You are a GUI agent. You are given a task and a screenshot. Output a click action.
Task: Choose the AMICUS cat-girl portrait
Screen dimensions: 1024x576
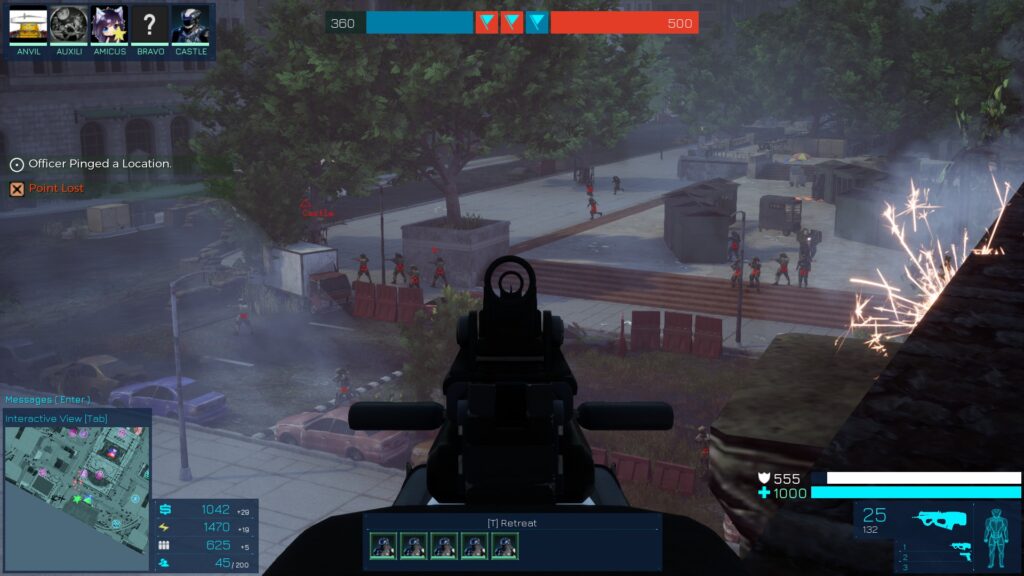(110, 25)
